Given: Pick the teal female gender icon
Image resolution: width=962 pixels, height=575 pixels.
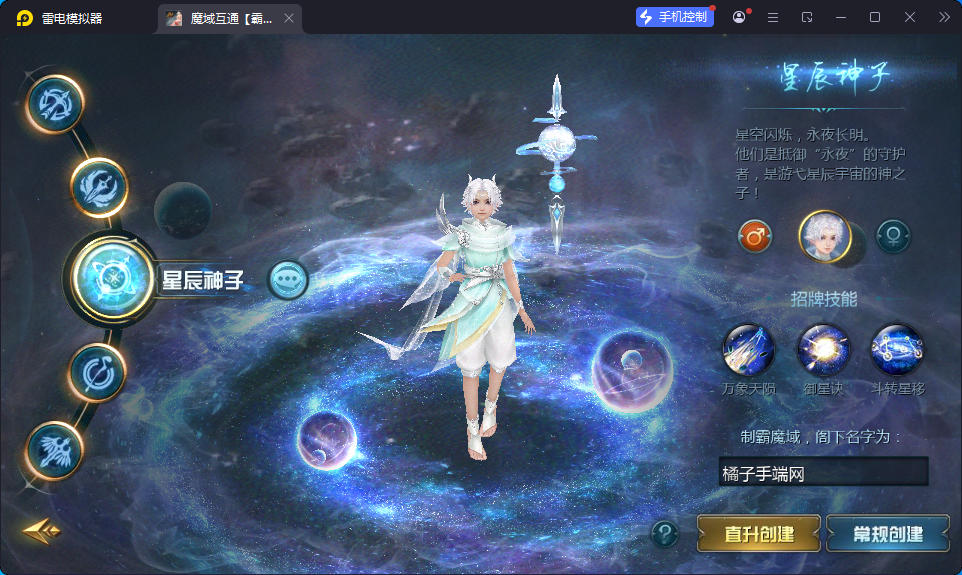Looking at the screenshot, I should [x=892, y=237].
